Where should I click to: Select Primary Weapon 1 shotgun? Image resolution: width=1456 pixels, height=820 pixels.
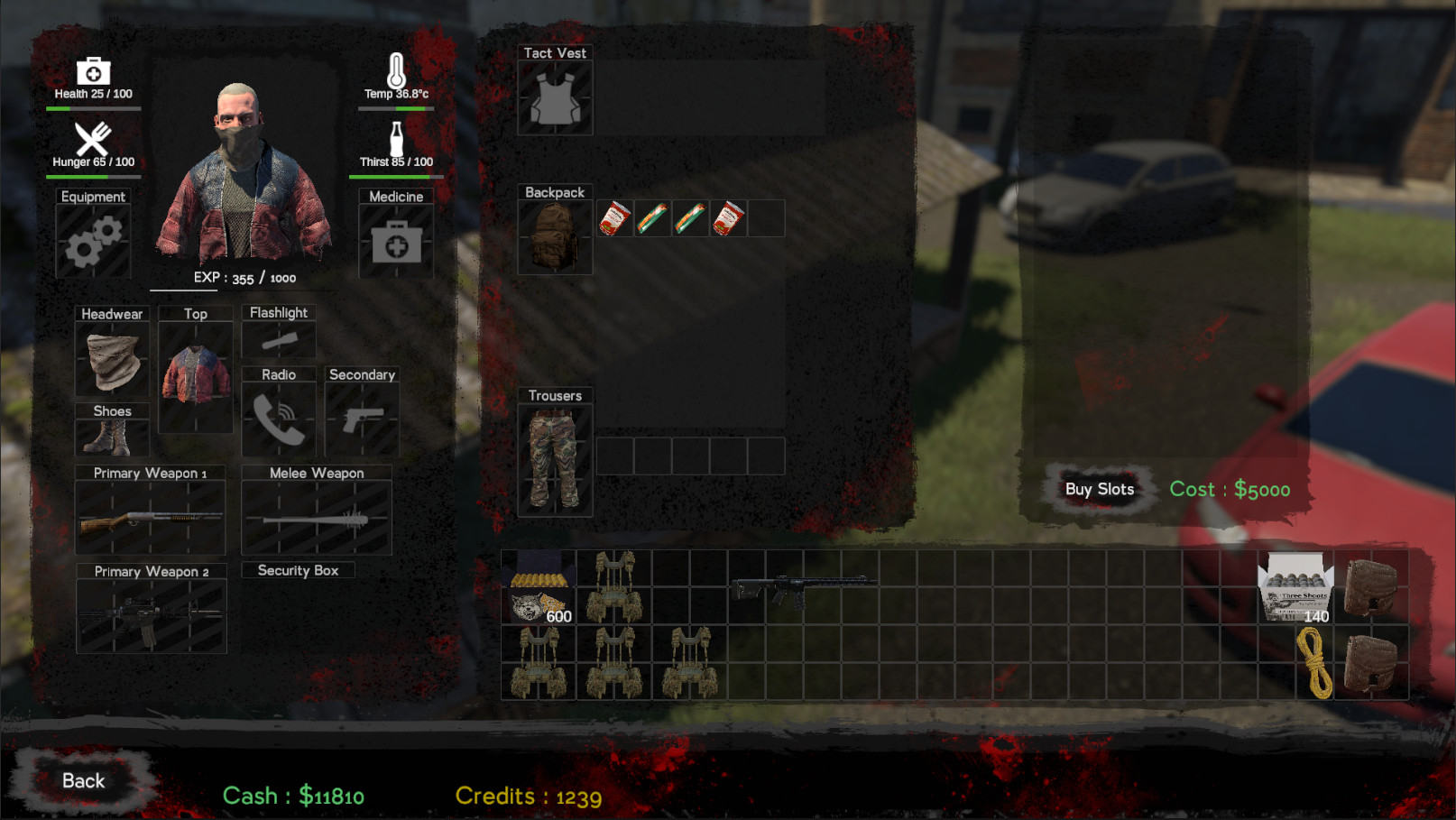point(149,519)
